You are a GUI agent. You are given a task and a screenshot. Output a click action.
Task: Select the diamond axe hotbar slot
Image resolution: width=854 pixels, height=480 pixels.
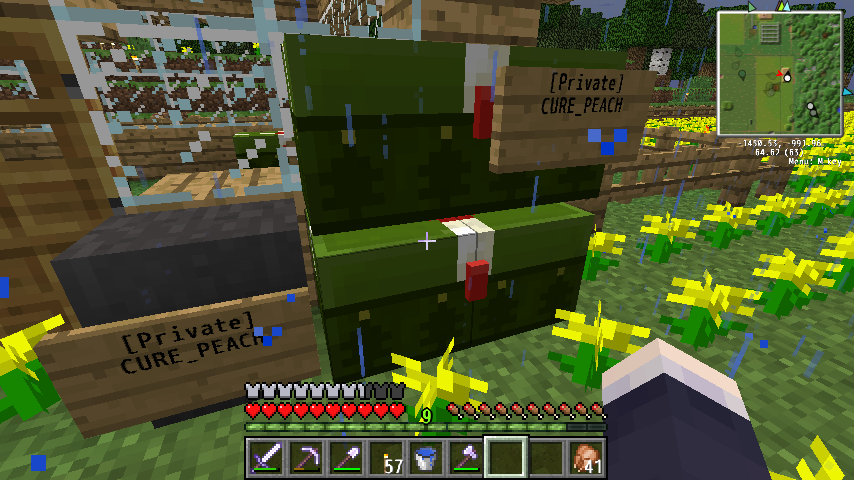[x=465, y=458]
